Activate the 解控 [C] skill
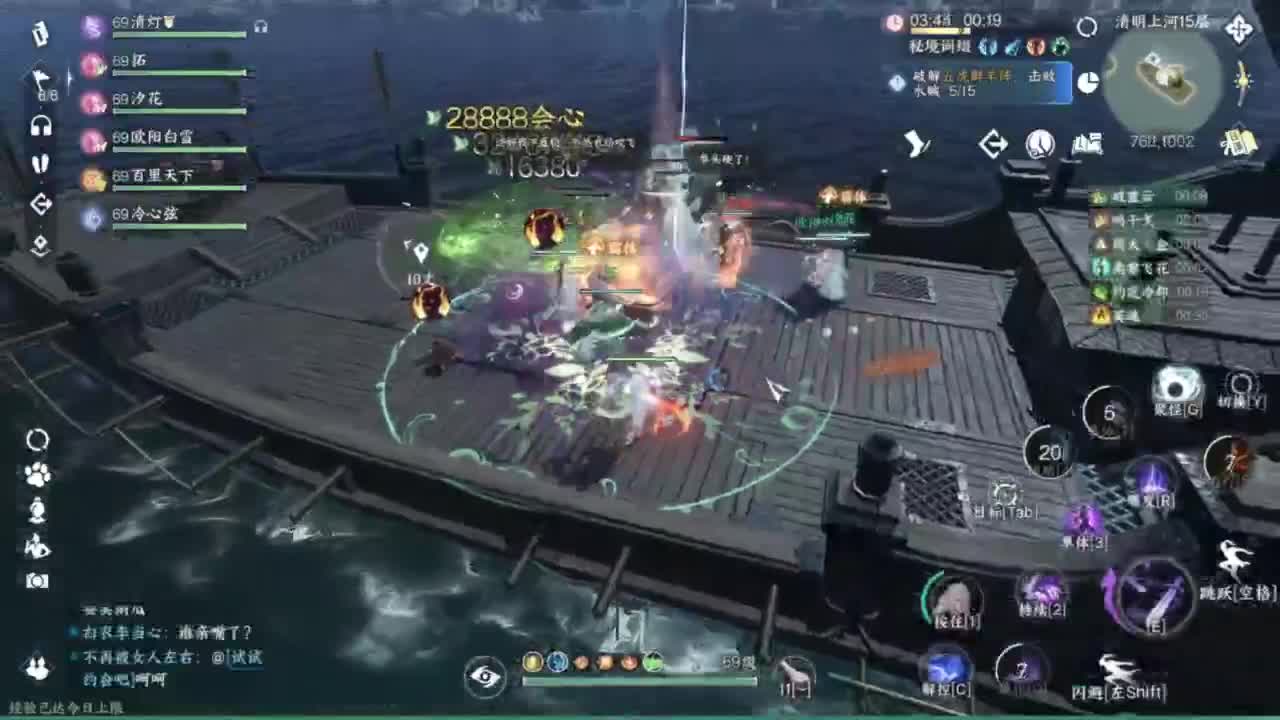 [x=946, y=668]
